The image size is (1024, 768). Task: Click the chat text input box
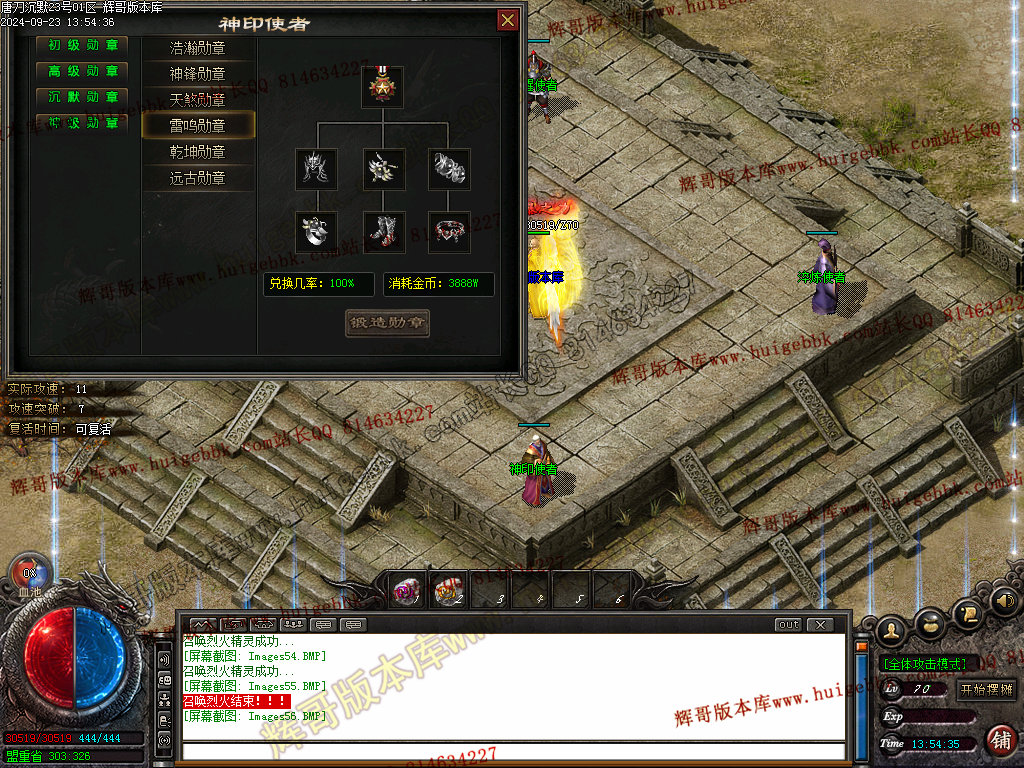click(x=510, y=751)
